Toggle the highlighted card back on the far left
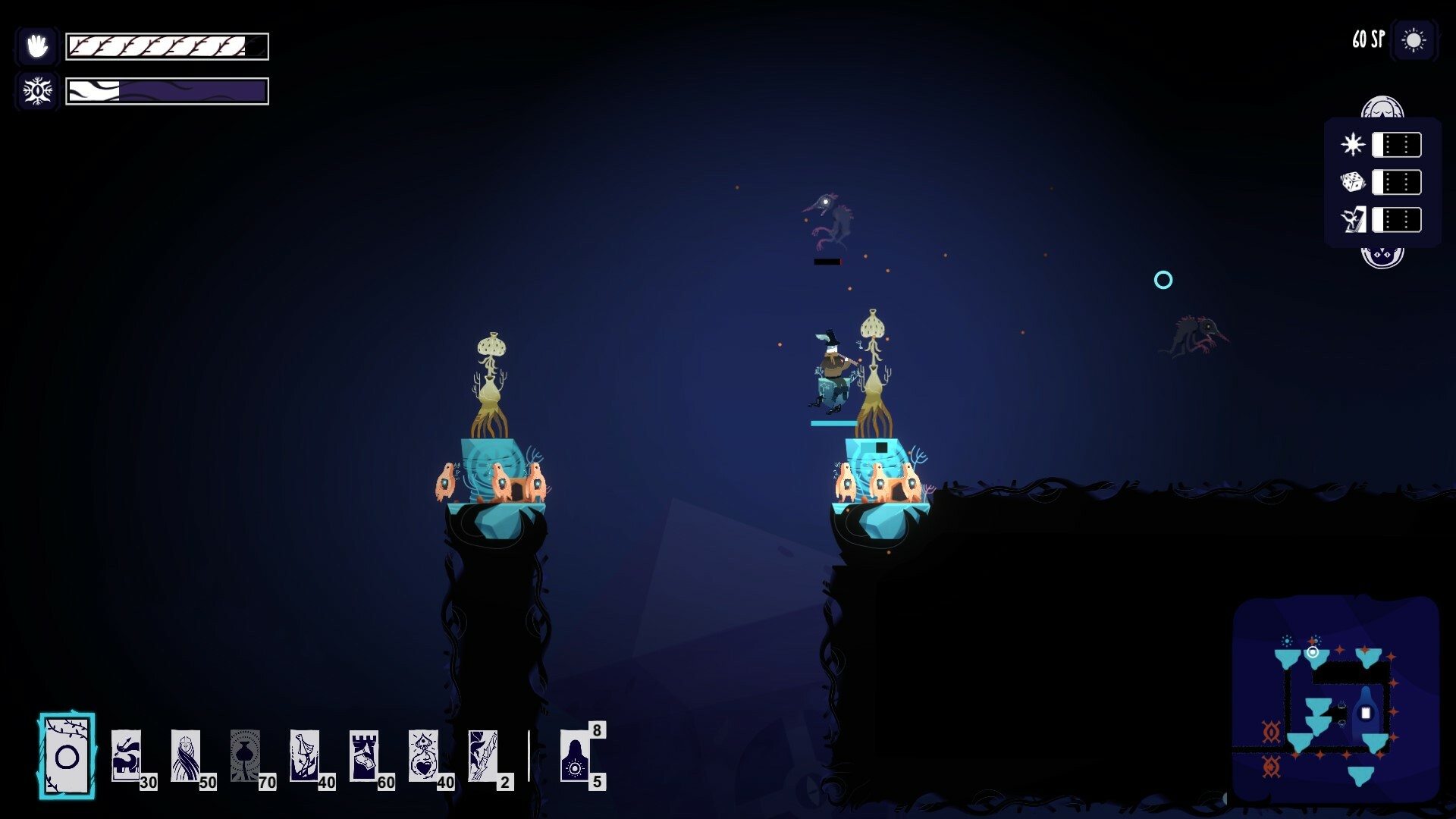This screenshot has width=1456, height=819. (x=67, y=755)
